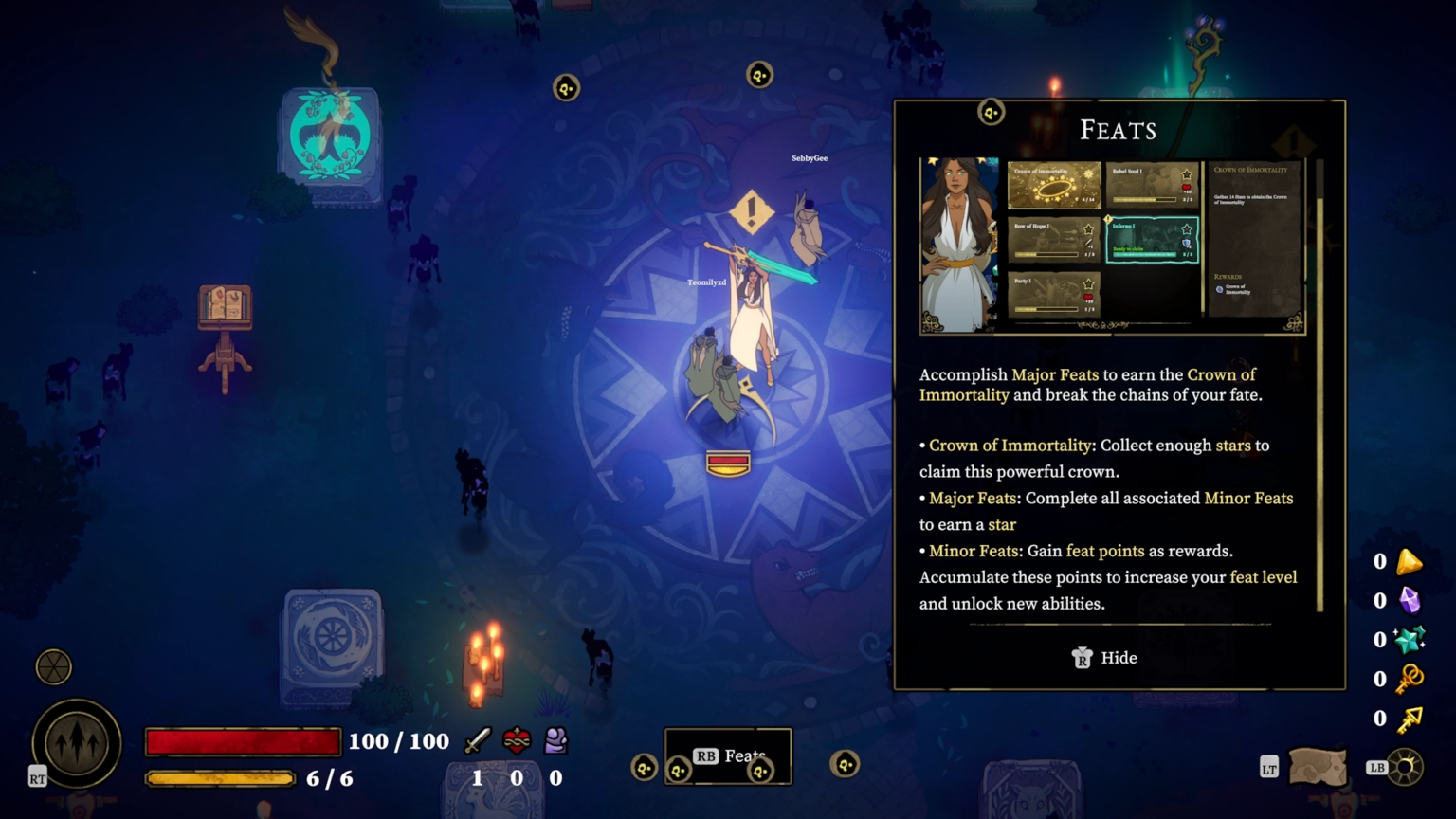Screen dimensions: 1456x819
Task: Click the heart stat icon in the HUD
Action: pos(515,741)
